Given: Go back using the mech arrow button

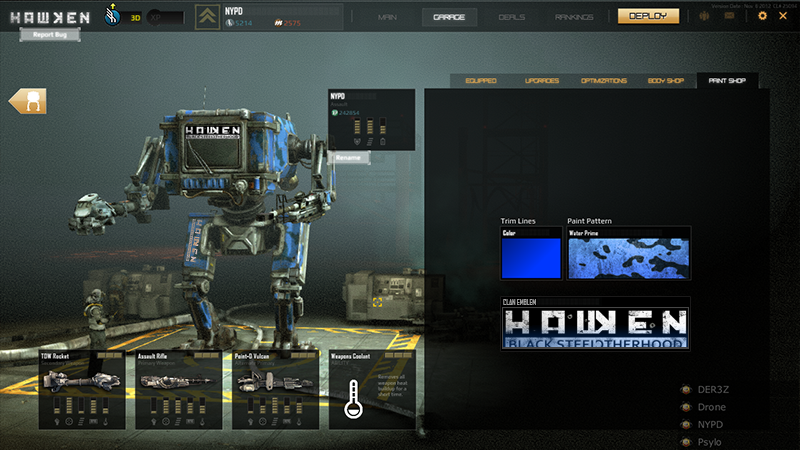Looking at the screenshot, I should click(x=27, y=102).
